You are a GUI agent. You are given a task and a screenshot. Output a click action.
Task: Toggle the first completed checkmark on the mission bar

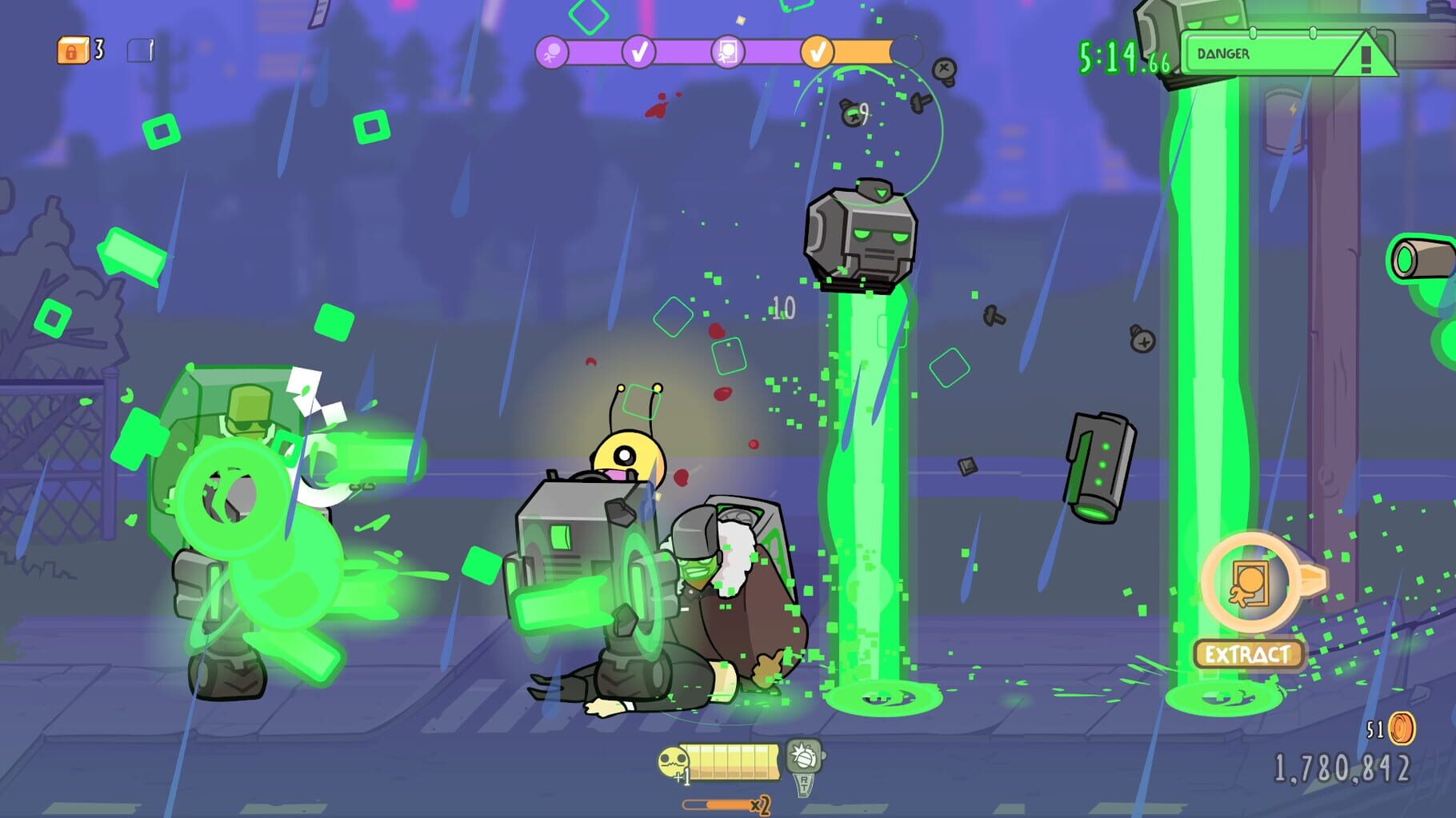tap(637, 51)
